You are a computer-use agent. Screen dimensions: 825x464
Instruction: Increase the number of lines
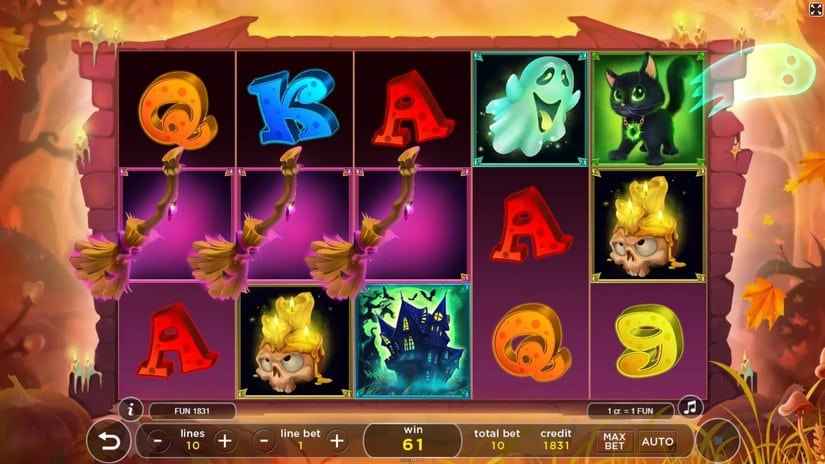[x=224, y=440]
